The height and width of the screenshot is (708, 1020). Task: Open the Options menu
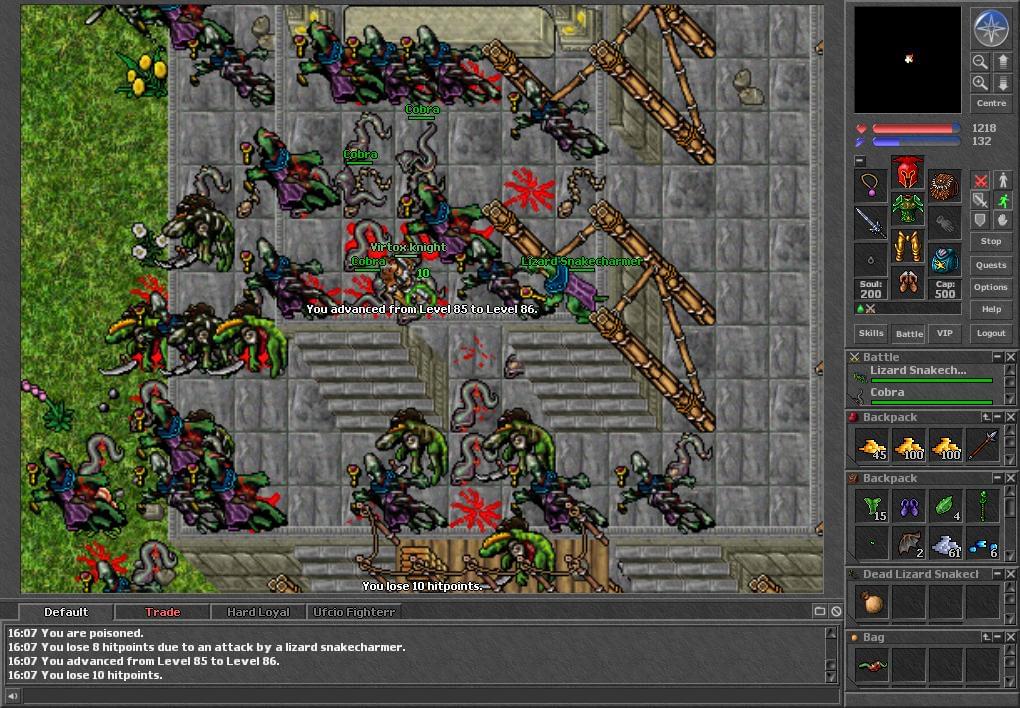pos(990,287)
